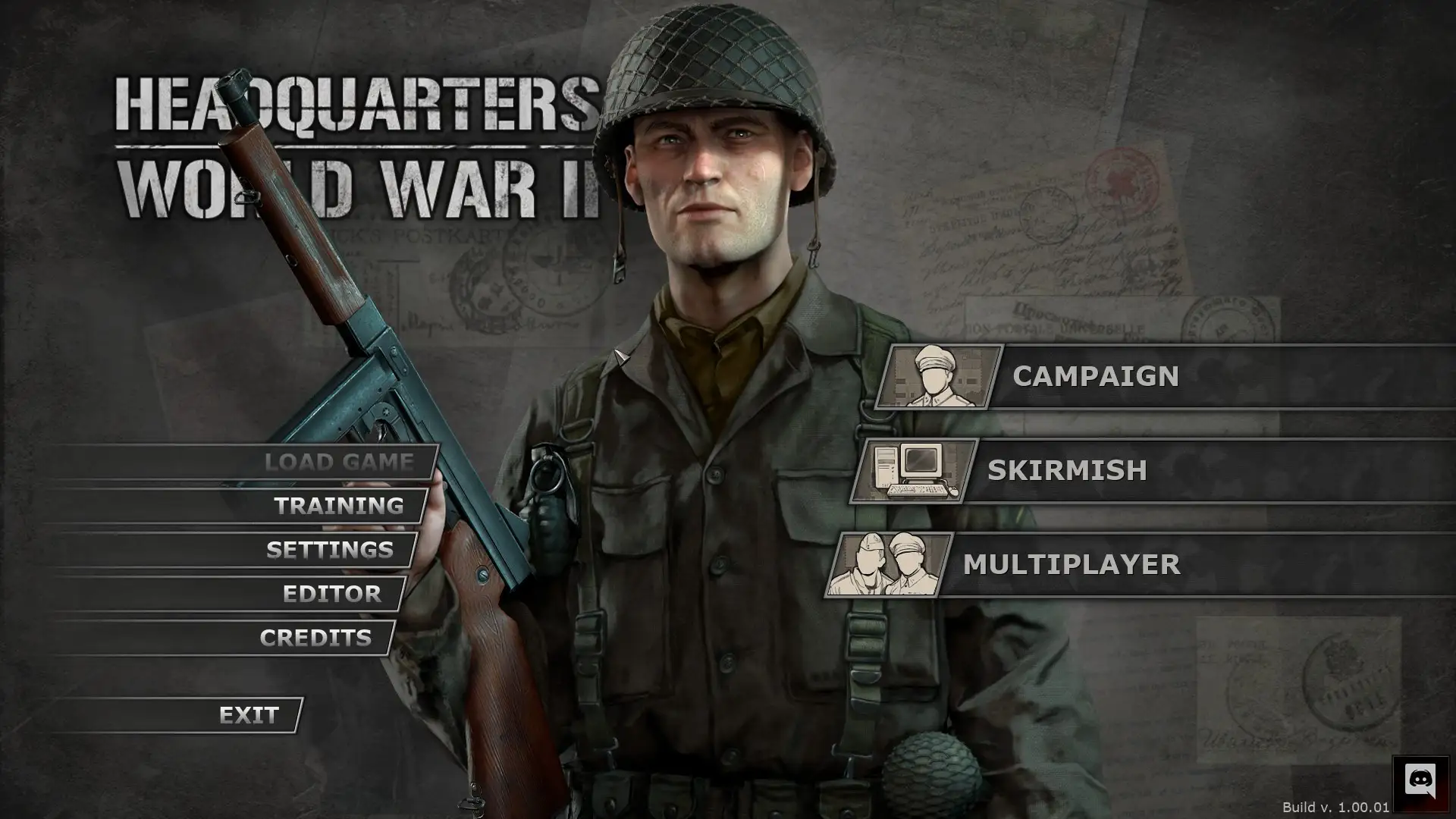1456x819 pixels.
Task: Open the Settings menu
Action: 330,550
